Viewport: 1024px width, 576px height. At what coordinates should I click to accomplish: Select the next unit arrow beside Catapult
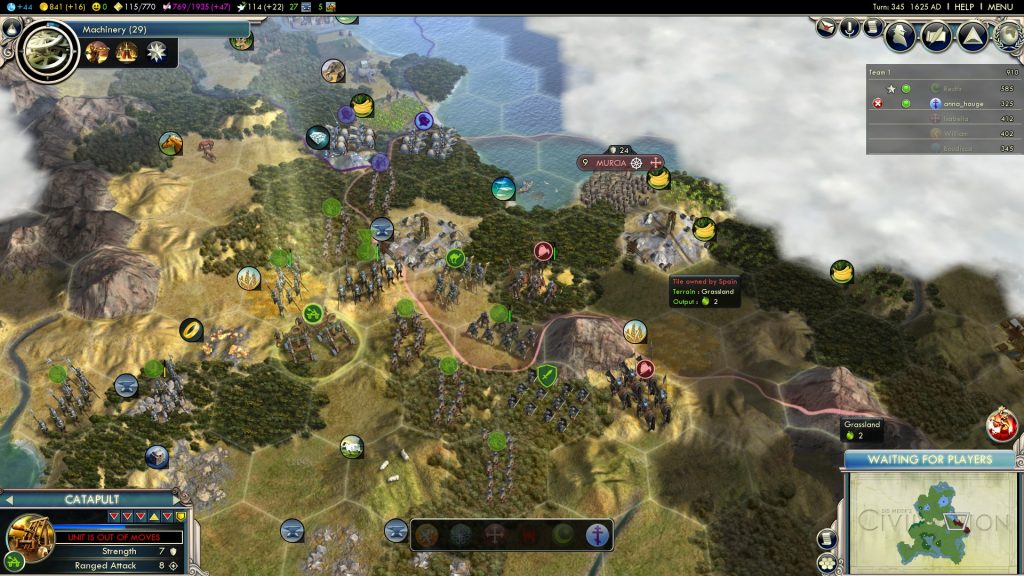[x=178, y=499]
